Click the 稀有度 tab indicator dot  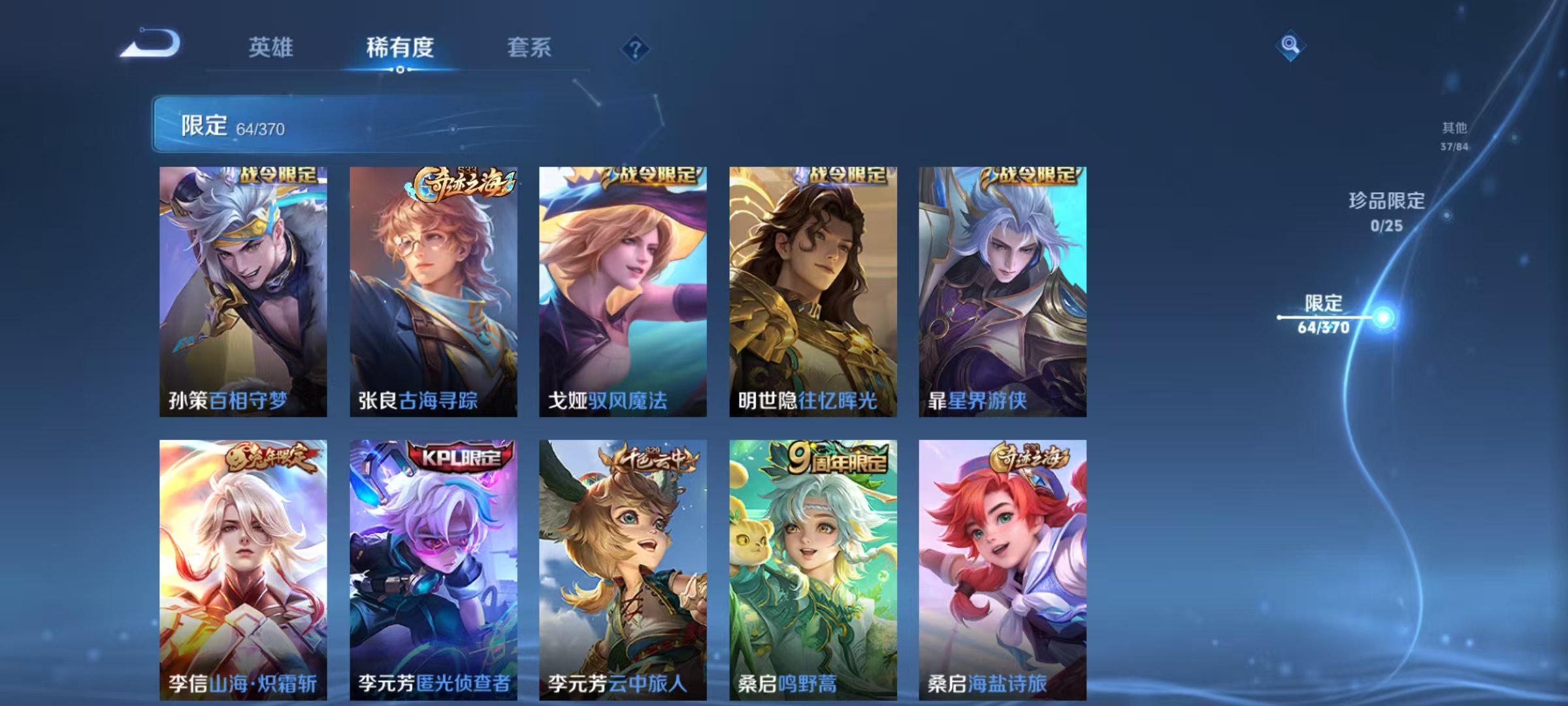400,68
